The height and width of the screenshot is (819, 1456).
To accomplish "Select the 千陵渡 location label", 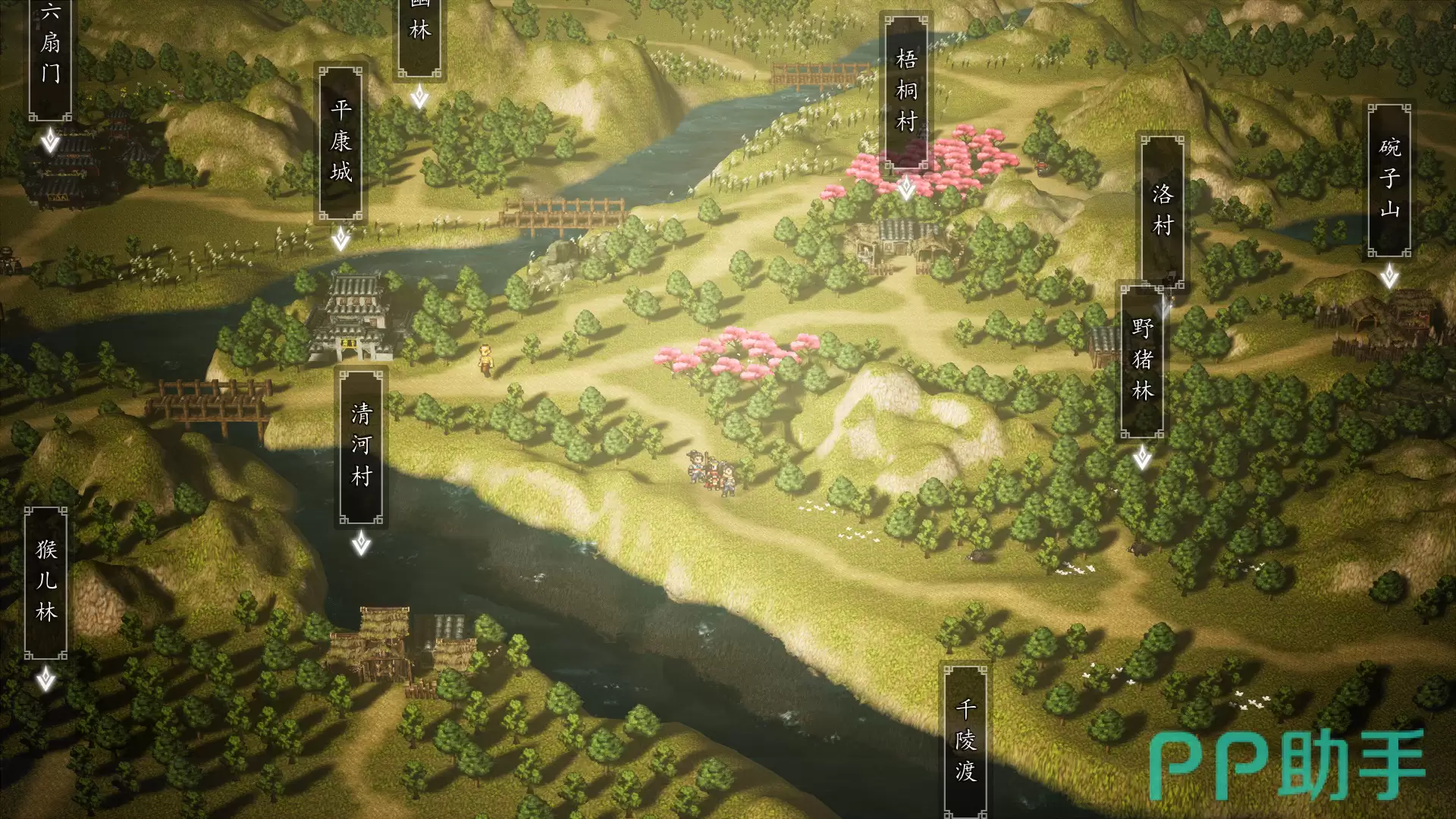I will [965, 739].
